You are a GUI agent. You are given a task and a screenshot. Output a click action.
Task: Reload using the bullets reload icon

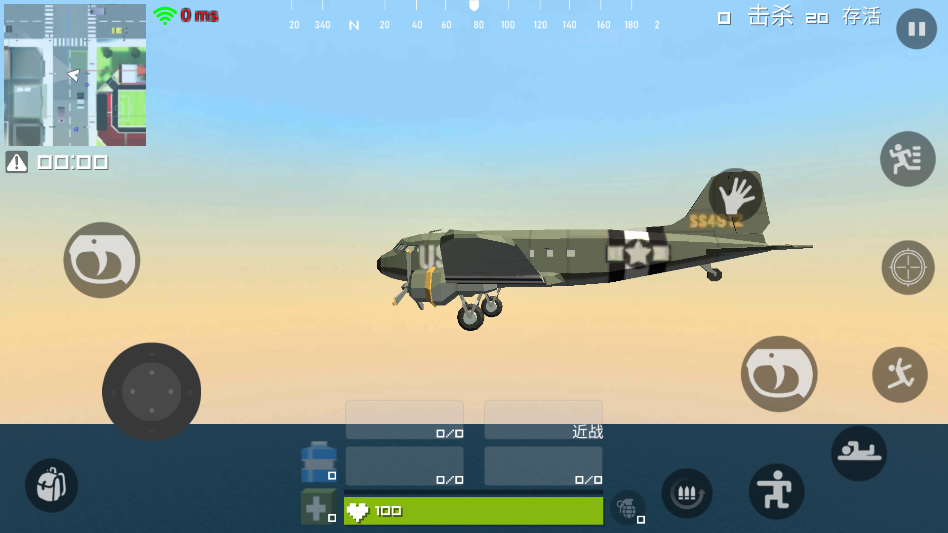[687, 493]
